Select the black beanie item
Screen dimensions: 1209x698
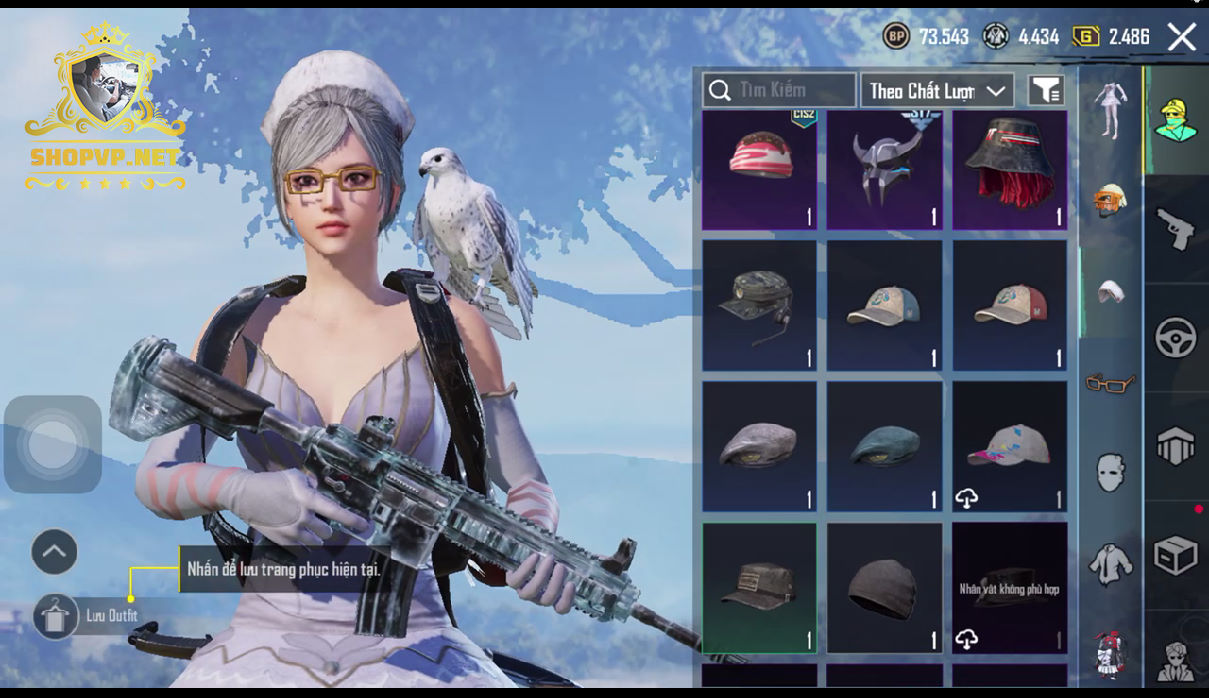(x=884, y=588)
